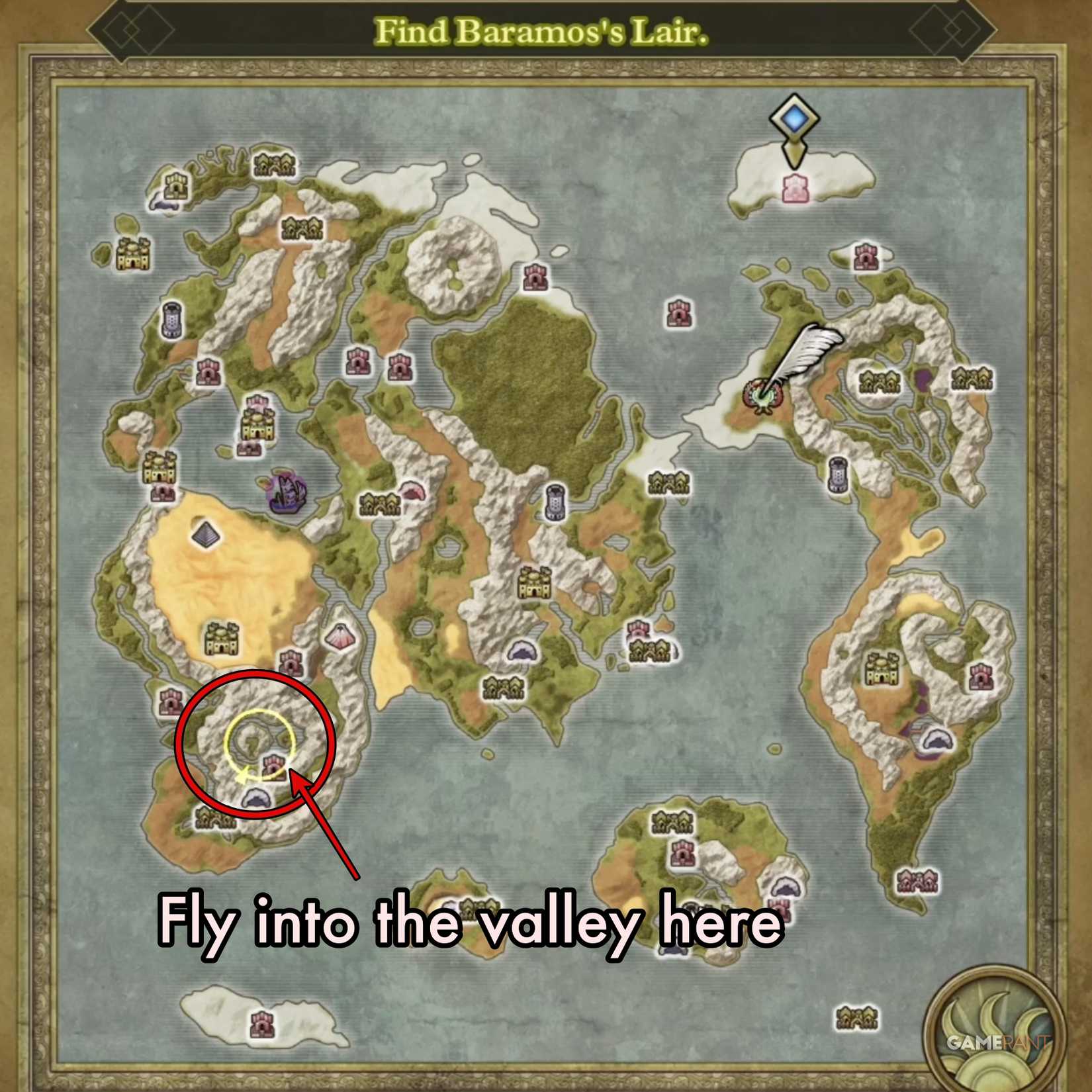Select the tower icon on the northwest peninsula

(x=172, y=321)
